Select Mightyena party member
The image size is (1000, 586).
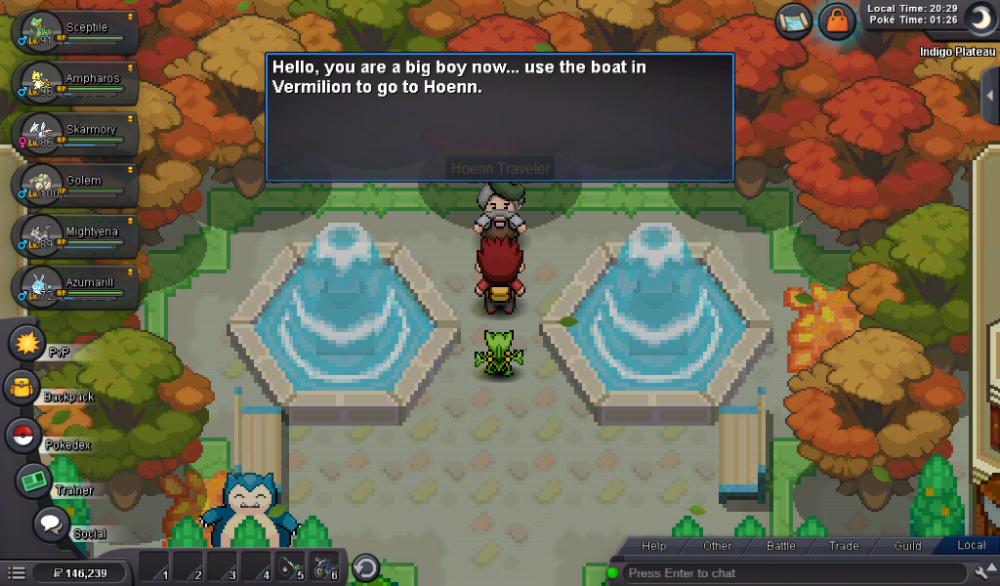pyautogui.click(x=75, y=233)
